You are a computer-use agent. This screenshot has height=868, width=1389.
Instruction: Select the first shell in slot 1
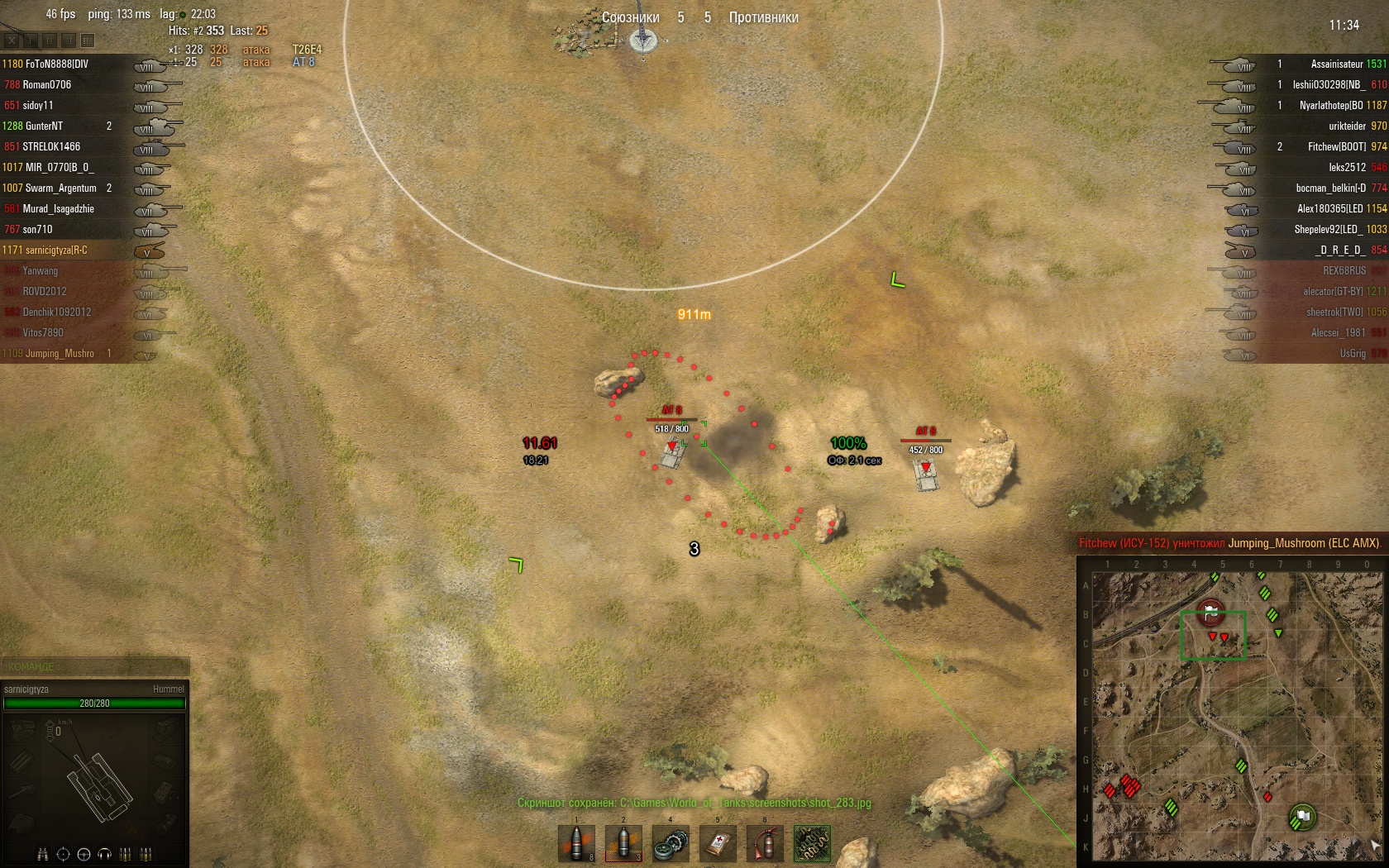tap(576, 843)
